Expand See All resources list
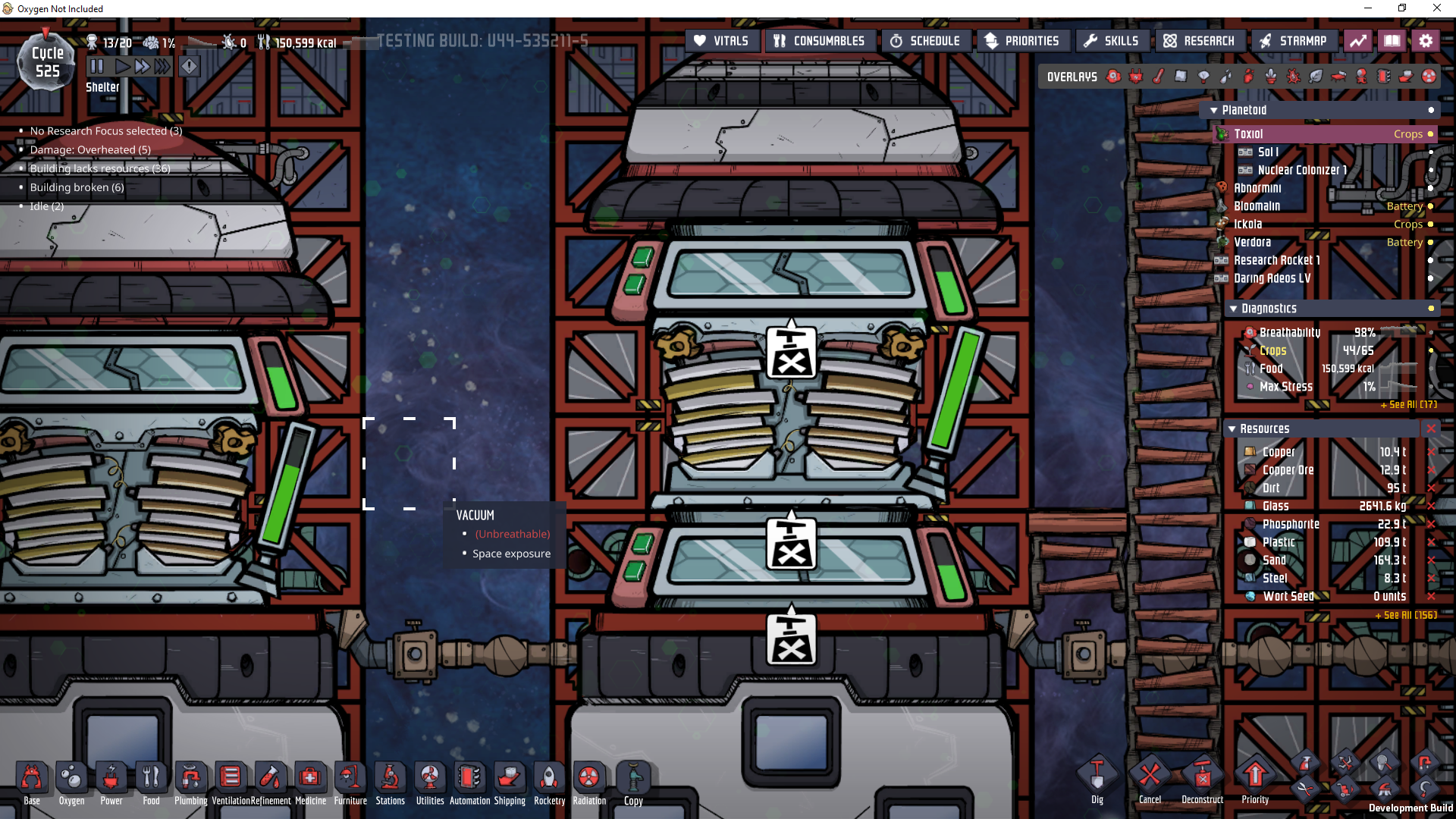This screenshot has height=819, width=1456. 1406,615
